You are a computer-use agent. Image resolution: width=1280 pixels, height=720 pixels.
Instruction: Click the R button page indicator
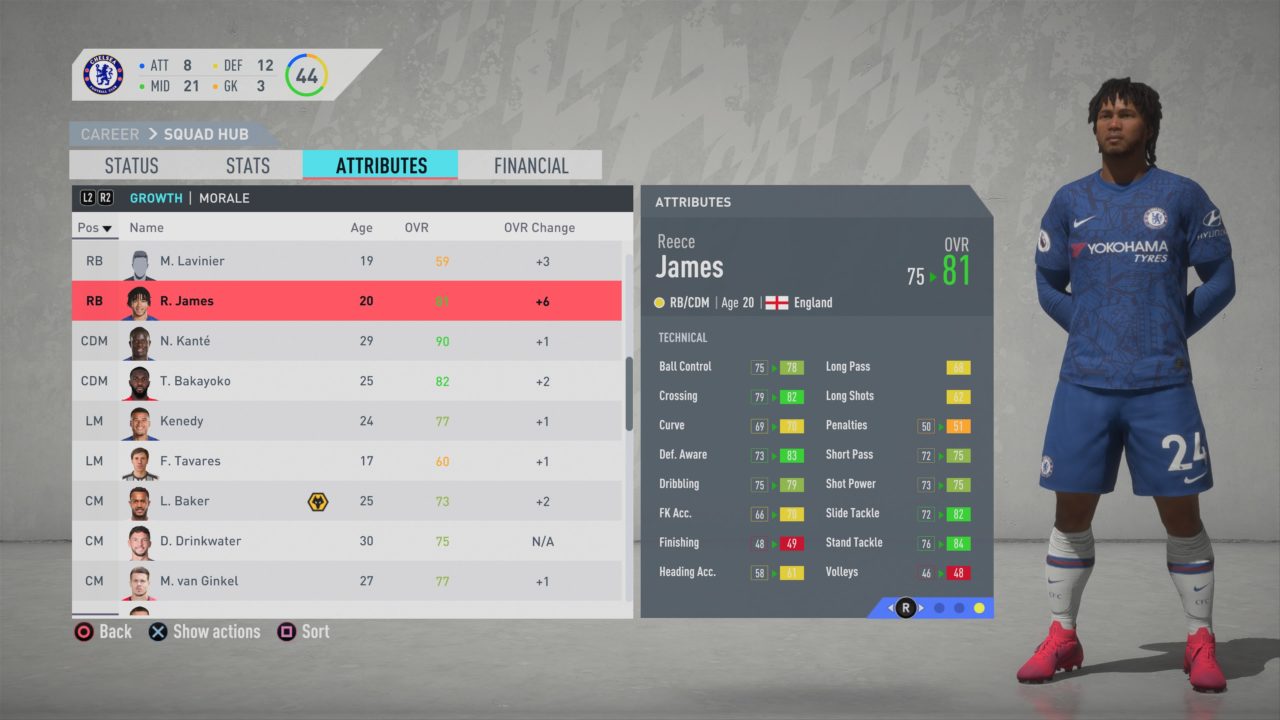905,608
